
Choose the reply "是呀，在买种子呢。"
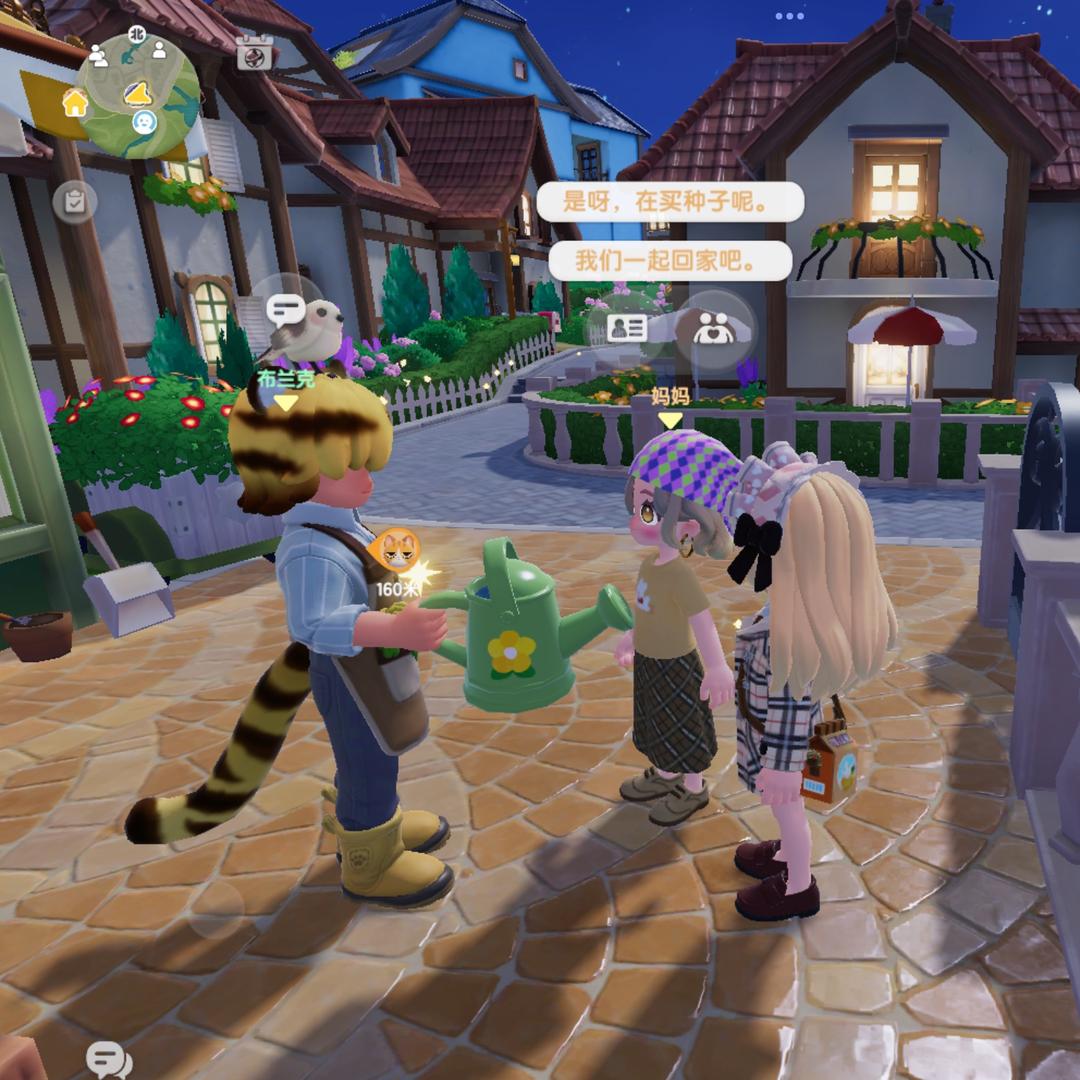(670, 202)
